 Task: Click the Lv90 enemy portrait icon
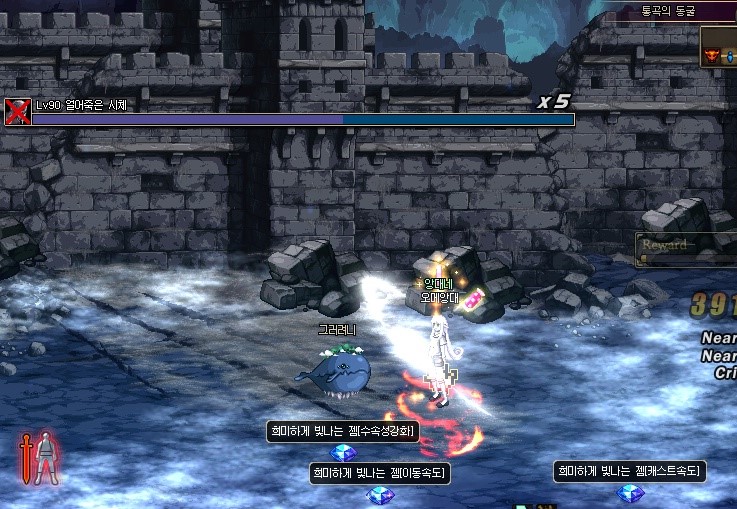[x=17, y=111]
